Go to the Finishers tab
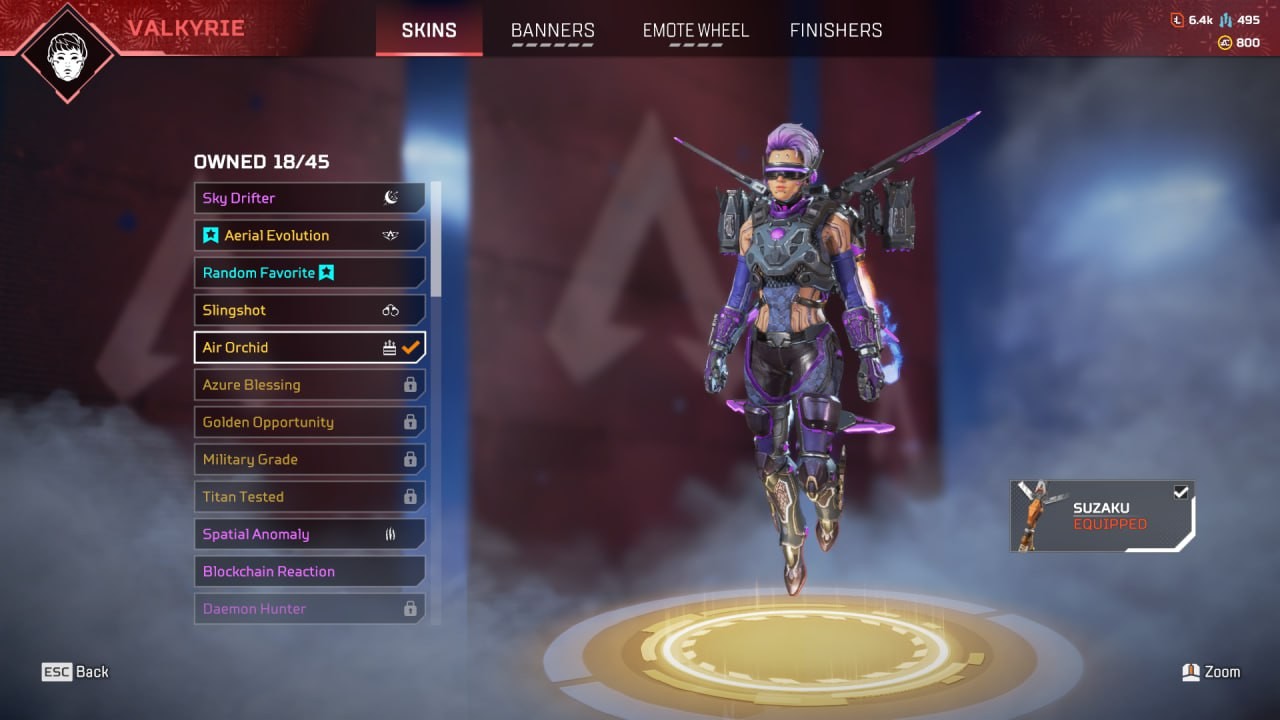The width and height of the screenshot is (1280, 720). (836, 30)
